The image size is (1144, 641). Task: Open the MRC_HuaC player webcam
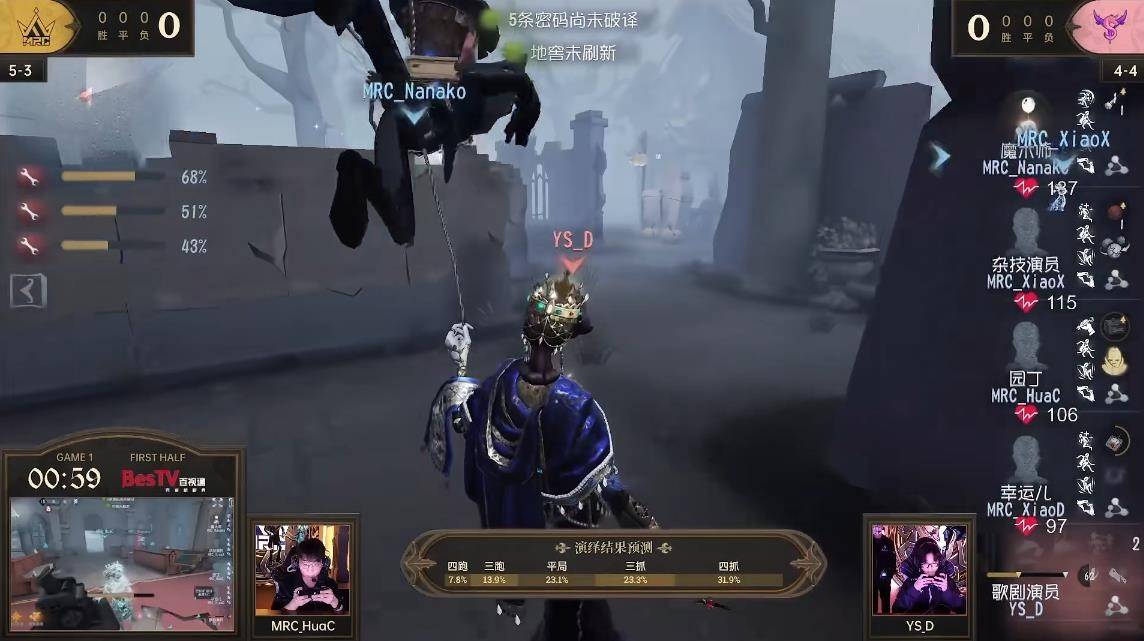click(302, 568)
